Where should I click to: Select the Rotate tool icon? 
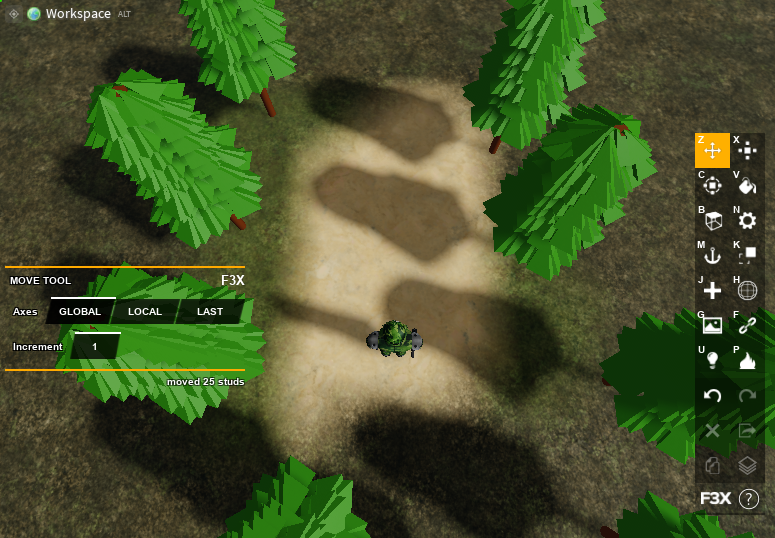click(712, 186)
